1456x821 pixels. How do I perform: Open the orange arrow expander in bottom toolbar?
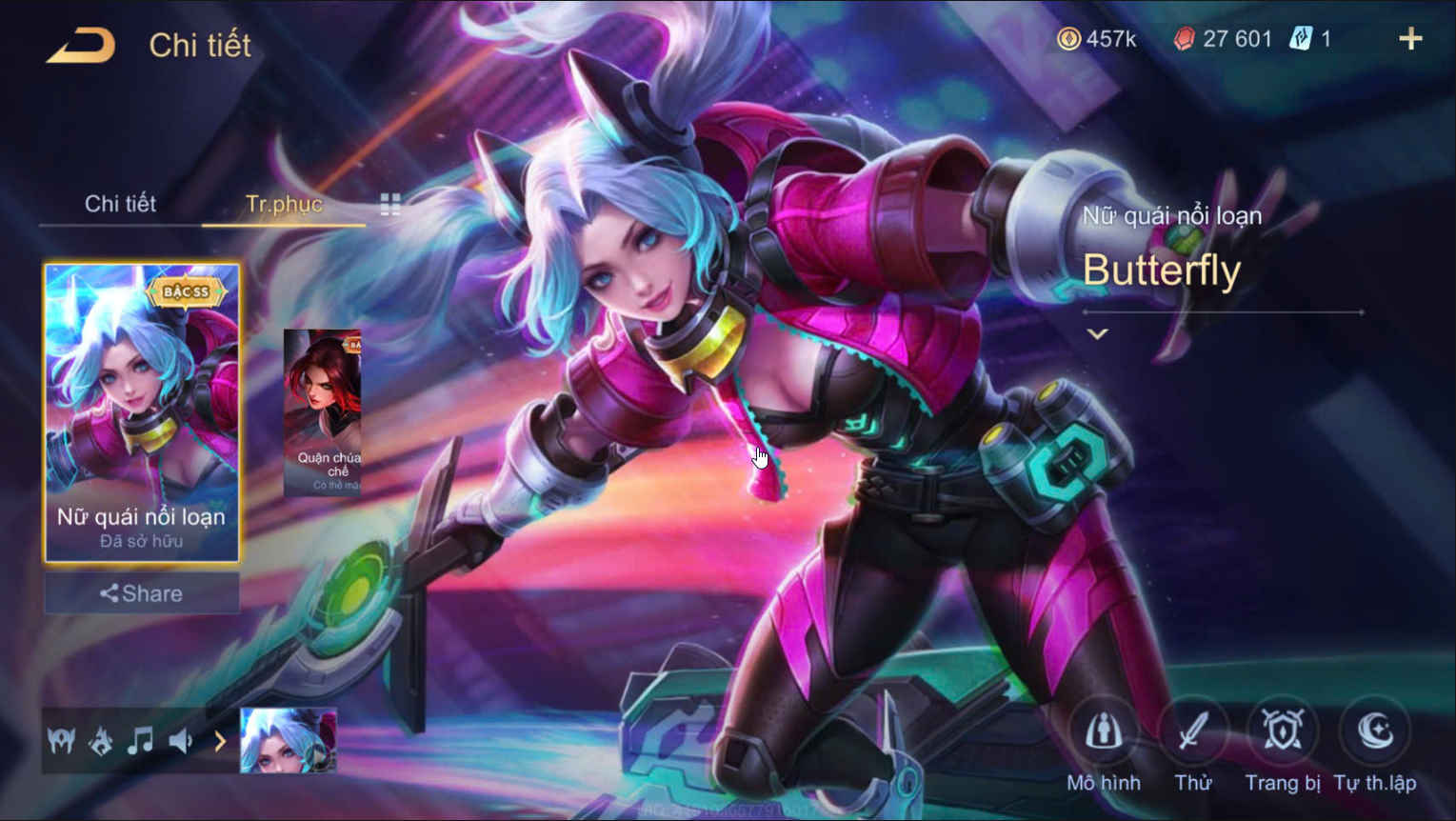pos(222,741)
